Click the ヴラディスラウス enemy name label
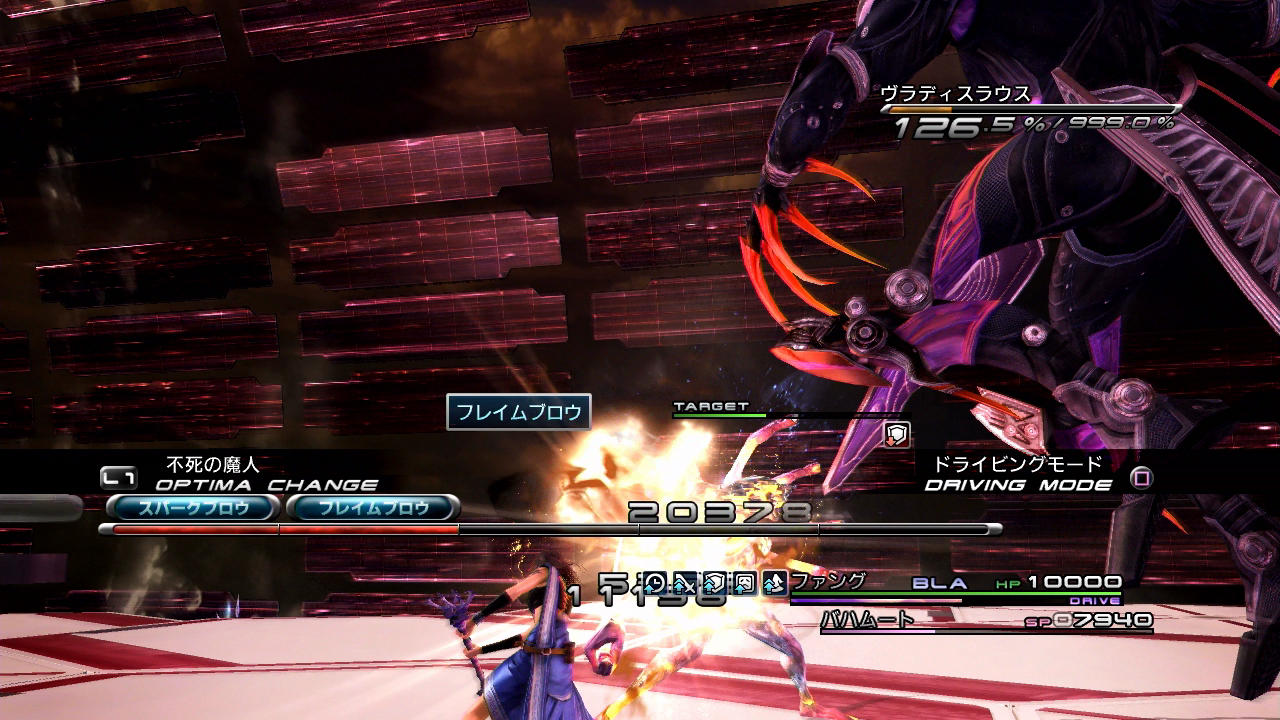Screen dimensions: 1280x720 (955, 94)
